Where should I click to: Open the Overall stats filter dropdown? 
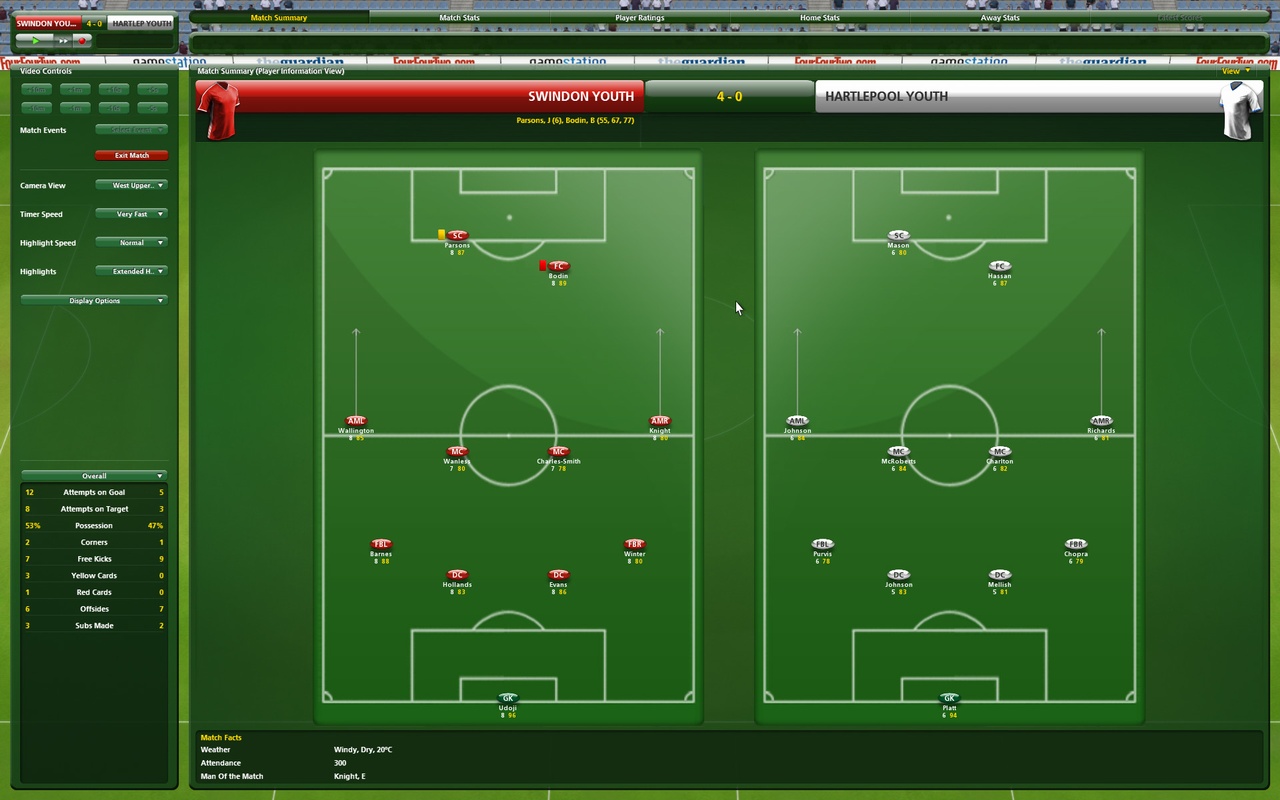click(94, 475)
